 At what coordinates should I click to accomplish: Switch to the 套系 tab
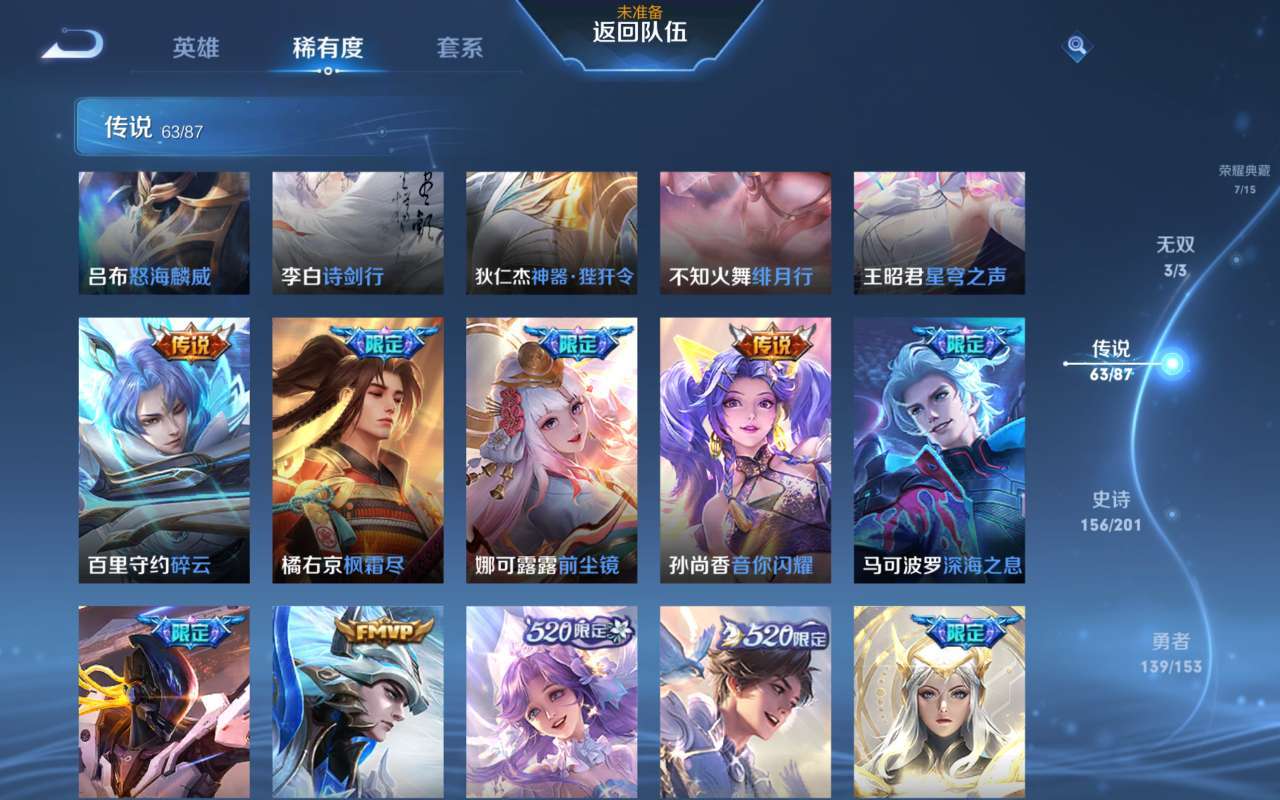(461, 48)
